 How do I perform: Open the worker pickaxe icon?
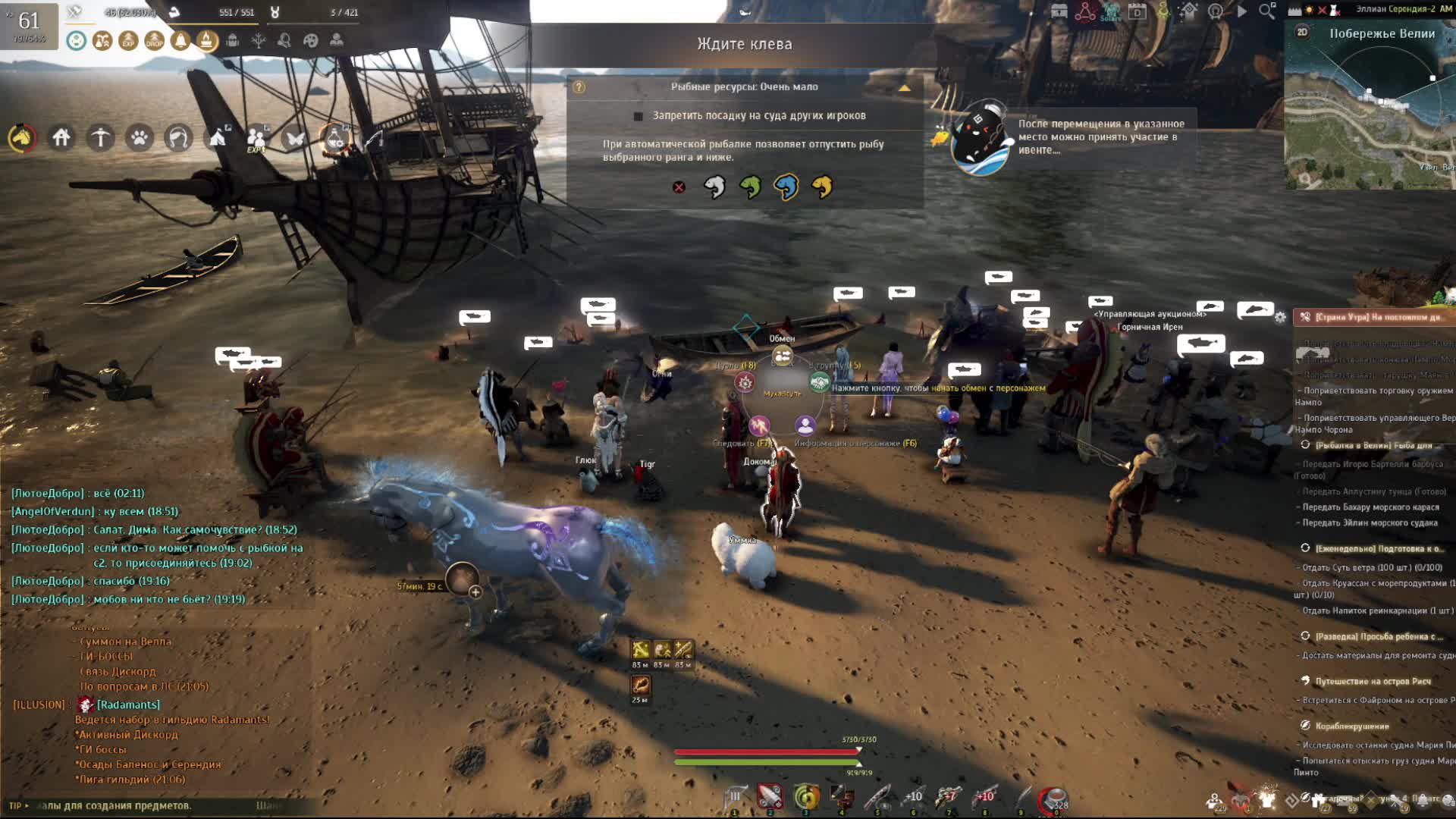100,138
